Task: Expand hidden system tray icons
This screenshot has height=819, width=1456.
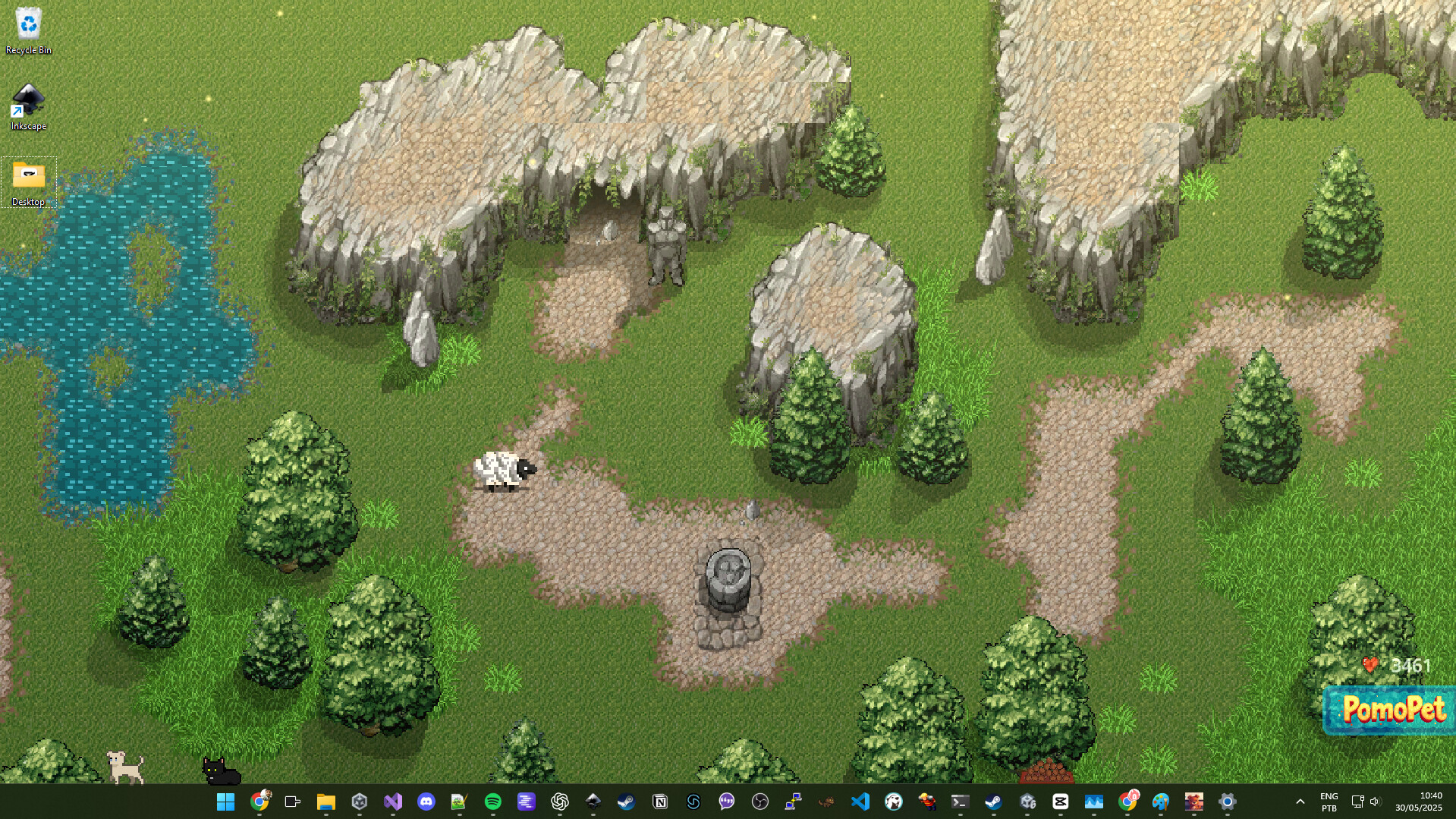Action: (x=1299, y=802)
